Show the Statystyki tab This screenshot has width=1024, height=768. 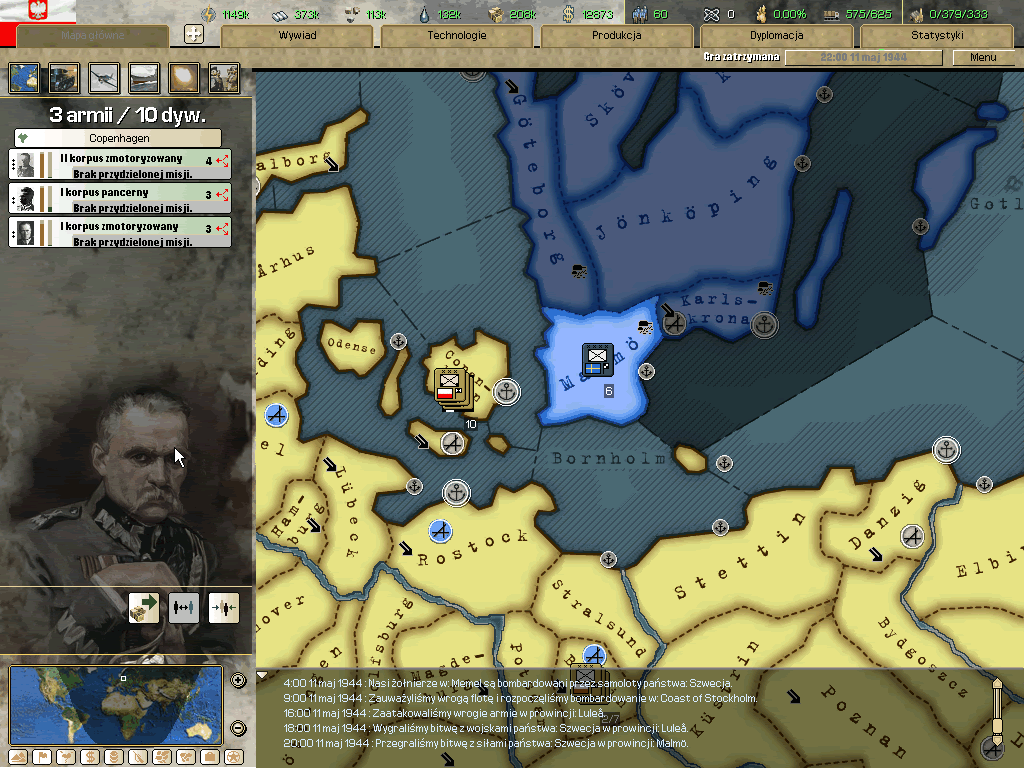click(x=936, y=35)
